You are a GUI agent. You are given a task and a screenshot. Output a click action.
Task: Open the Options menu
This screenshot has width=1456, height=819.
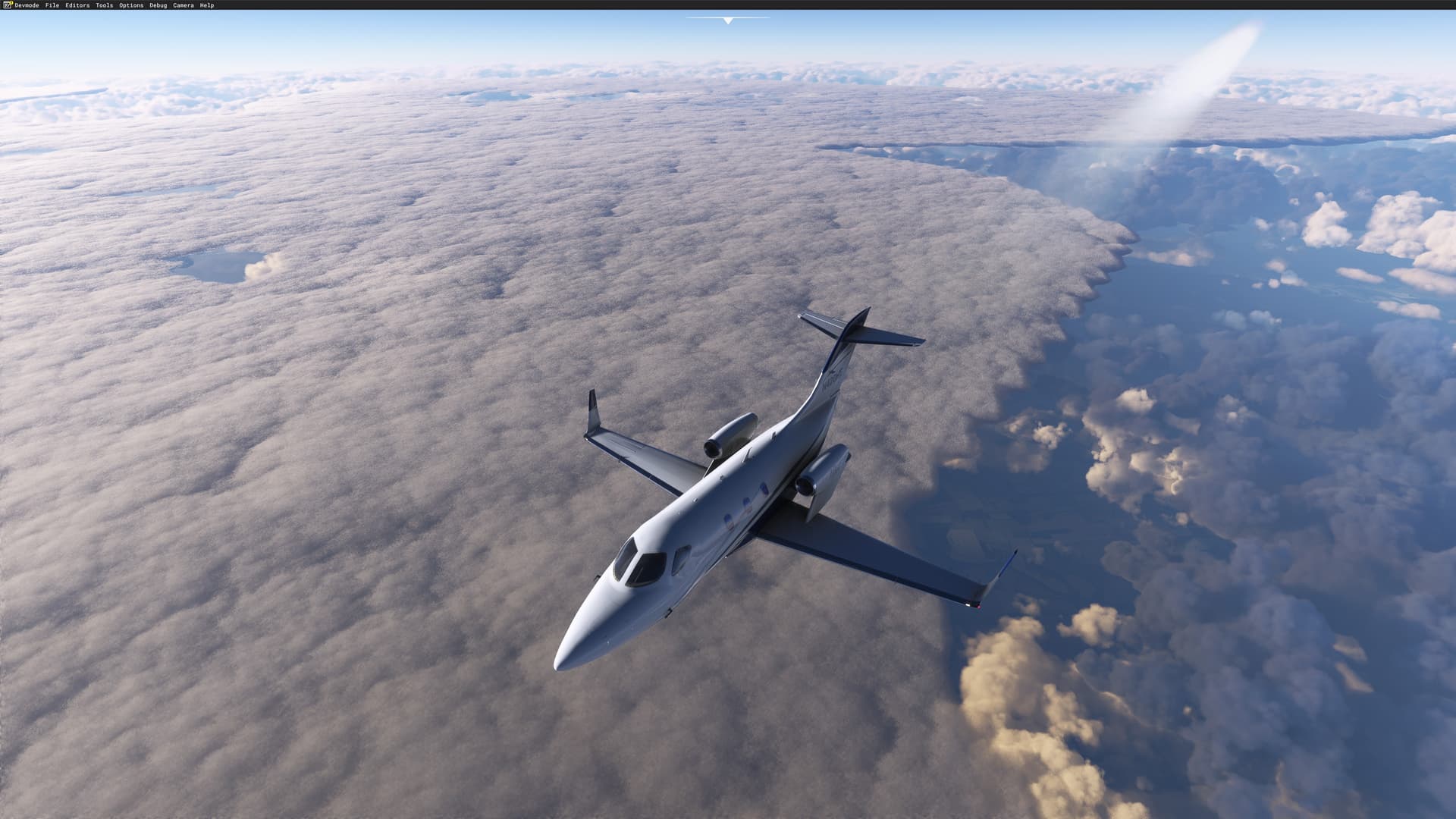click(x=131, y=5)
